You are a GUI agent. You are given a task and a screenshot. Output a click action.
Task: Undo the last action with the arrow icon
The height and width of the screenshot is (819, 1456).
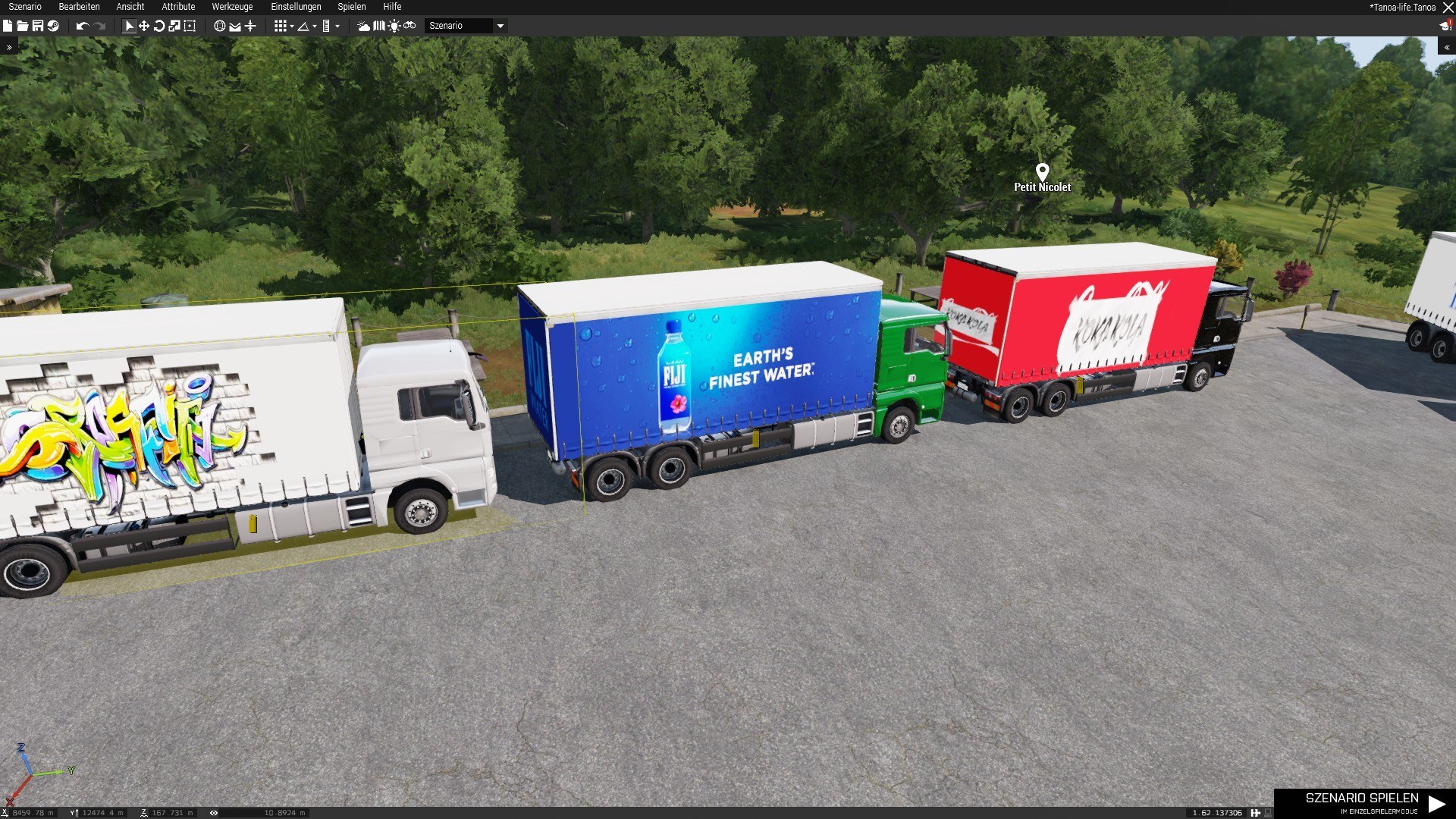[x=82, y=26]
